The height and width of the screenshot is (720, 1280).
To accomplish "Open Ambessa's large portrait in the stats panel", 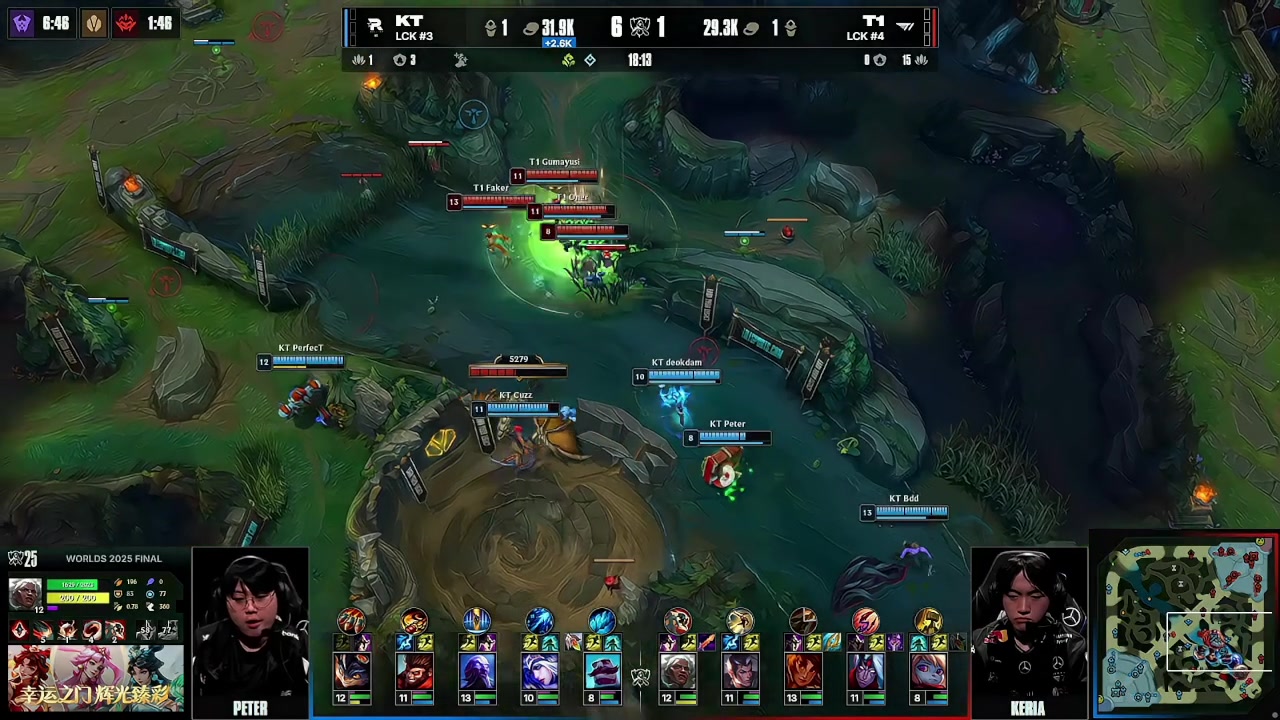I will click(25, 594).
